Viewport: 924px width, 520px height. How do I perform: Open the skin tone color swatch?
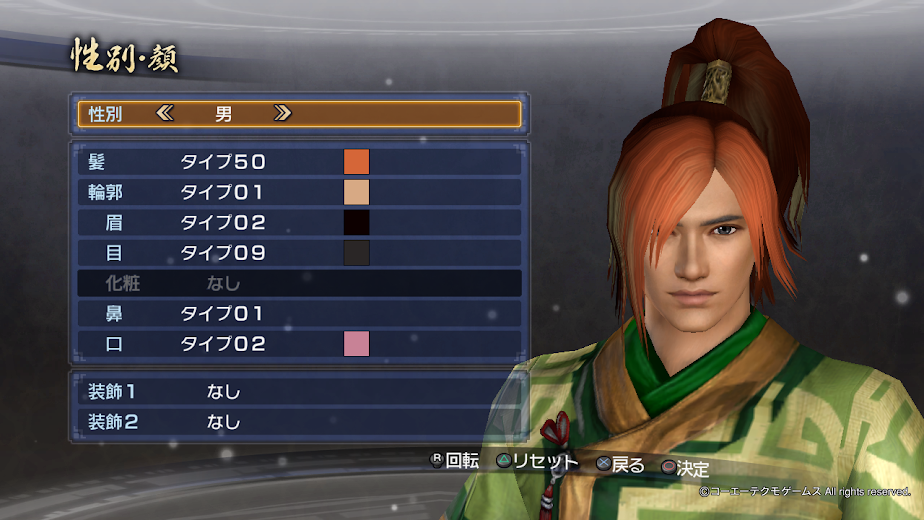[357, 192]
